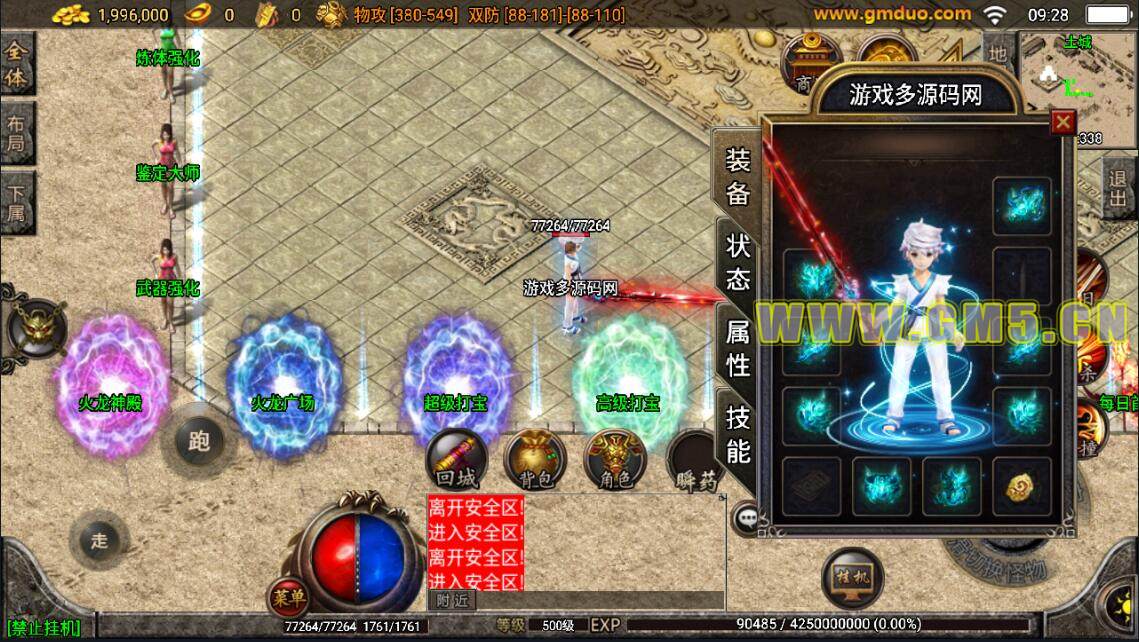Open the 角色 character sheet
The width and height of the screenshot is (1139, 642).
pyautogui.click(x=614, y=460)
